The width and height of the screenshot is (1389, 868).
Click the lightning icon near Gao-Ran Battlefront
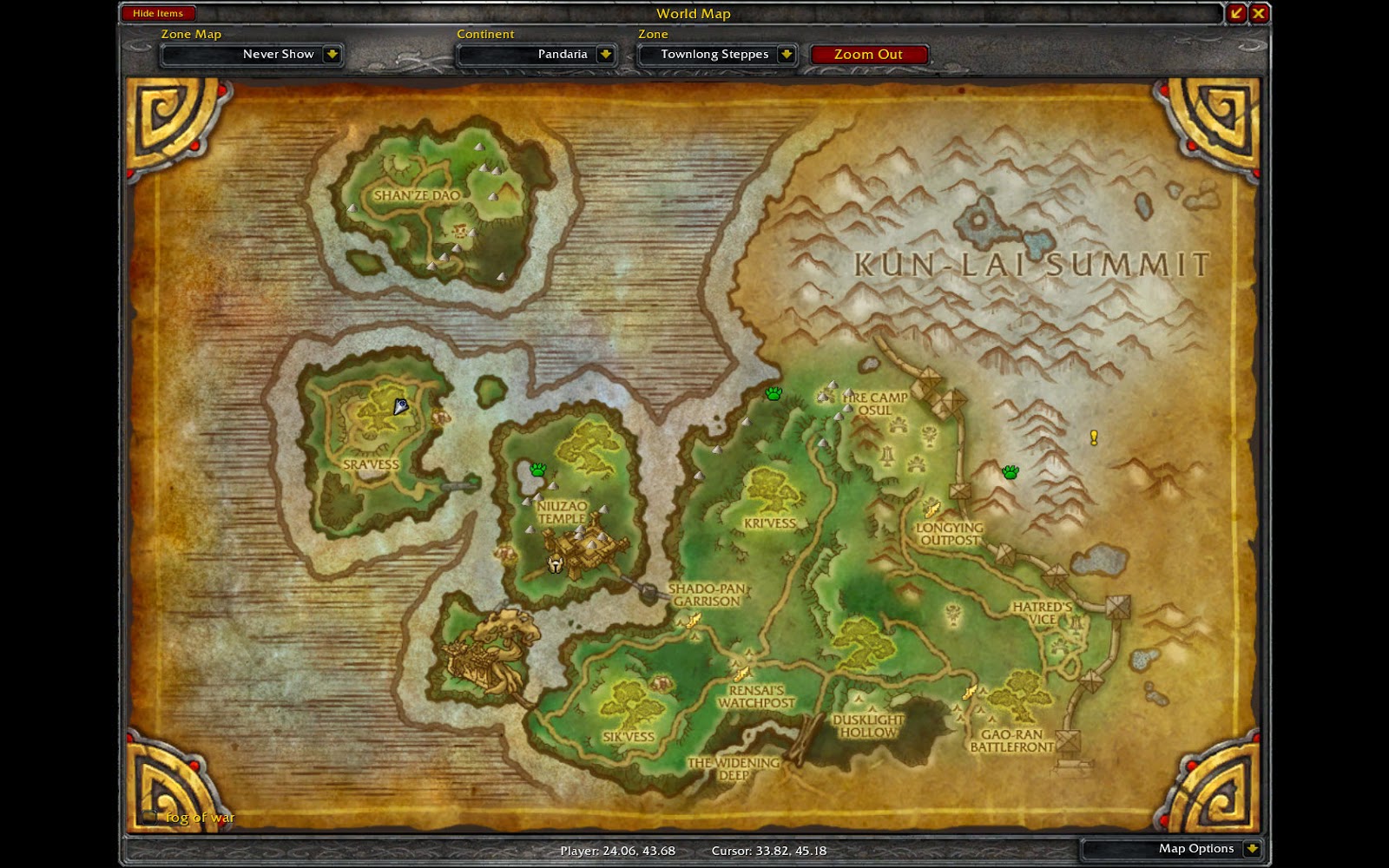970,694
